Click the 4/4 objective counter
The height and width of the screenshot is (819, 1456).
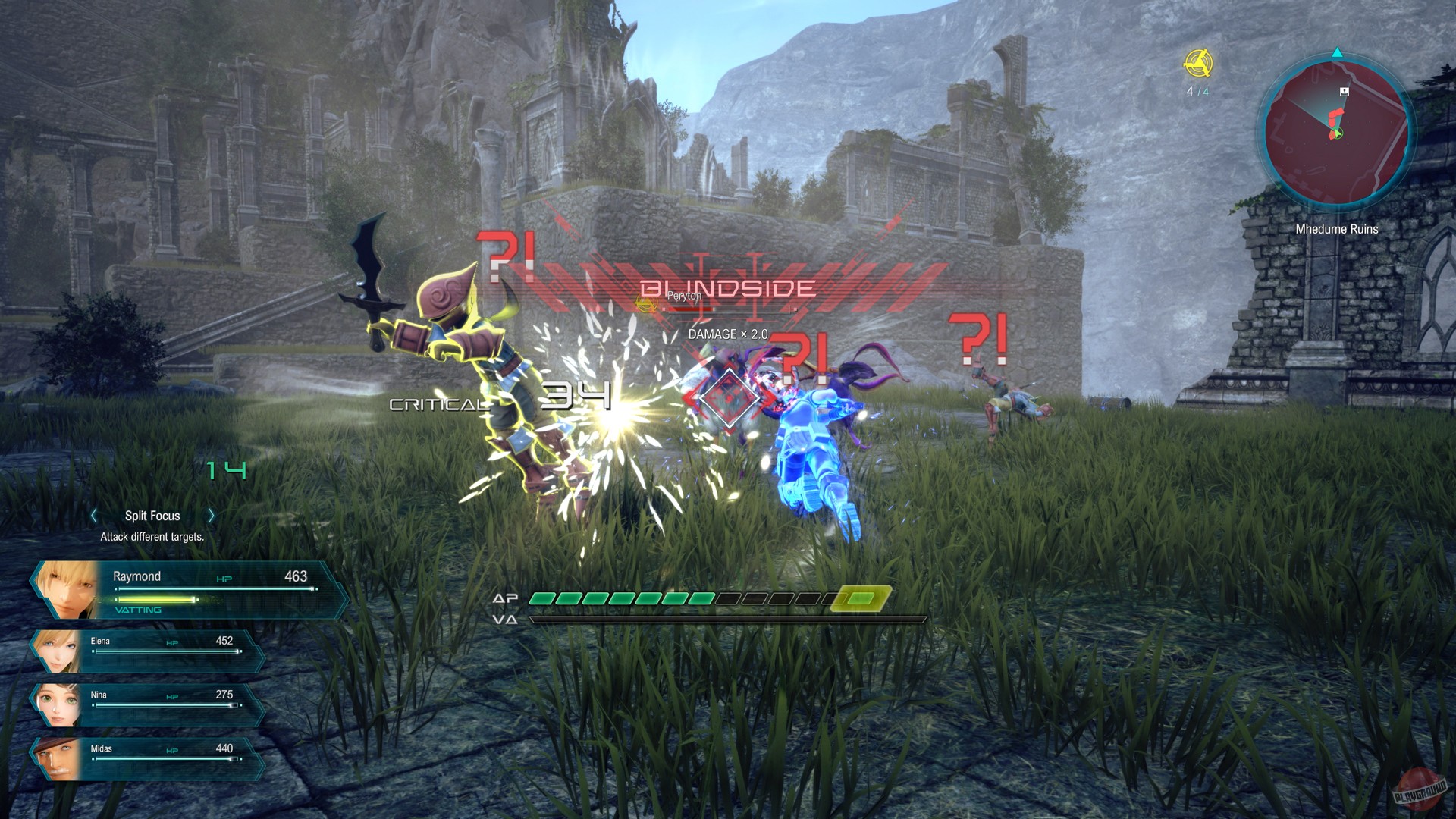1197,90
